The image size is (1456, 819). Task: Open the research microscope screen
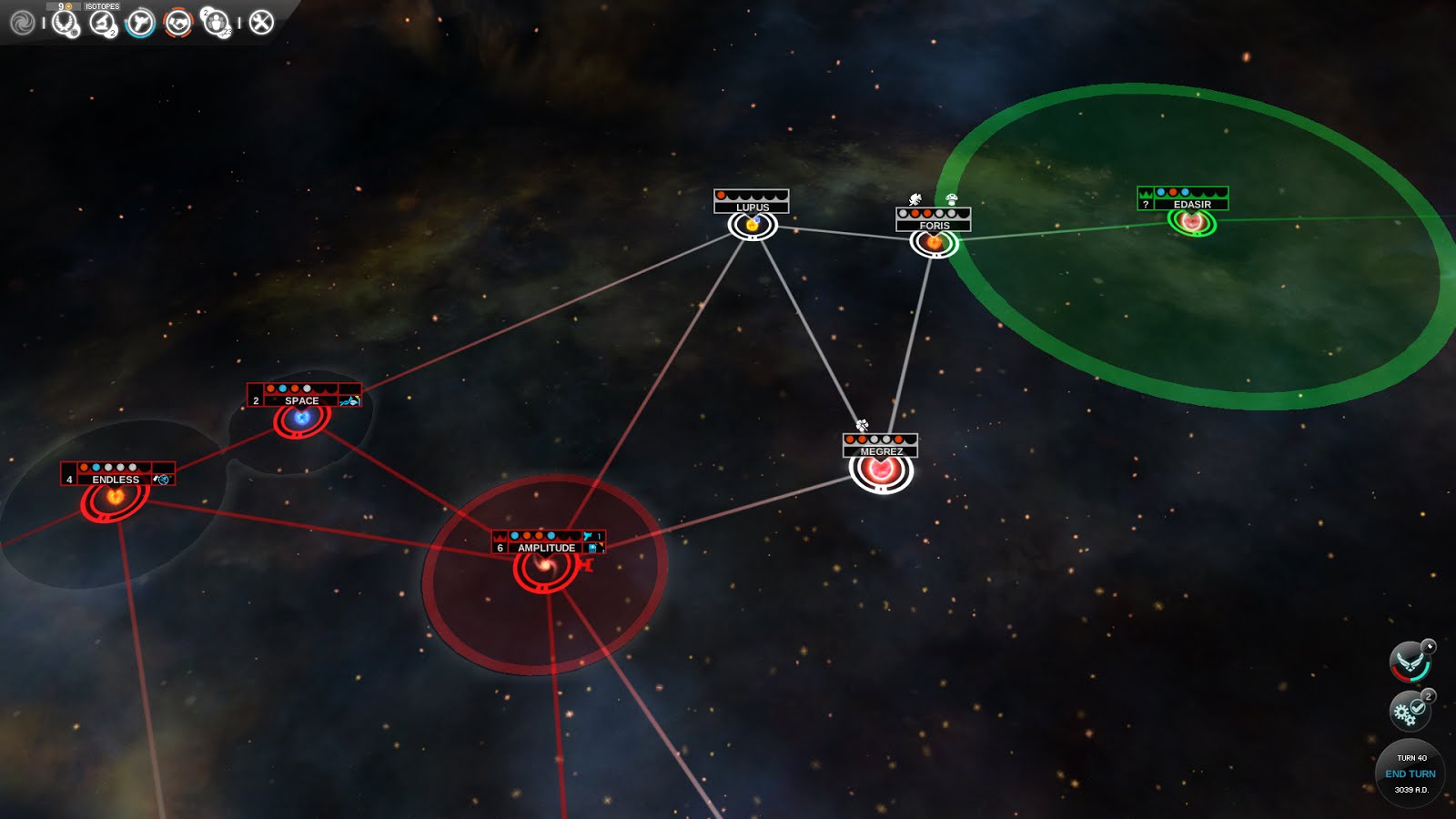tap(102, 22)
